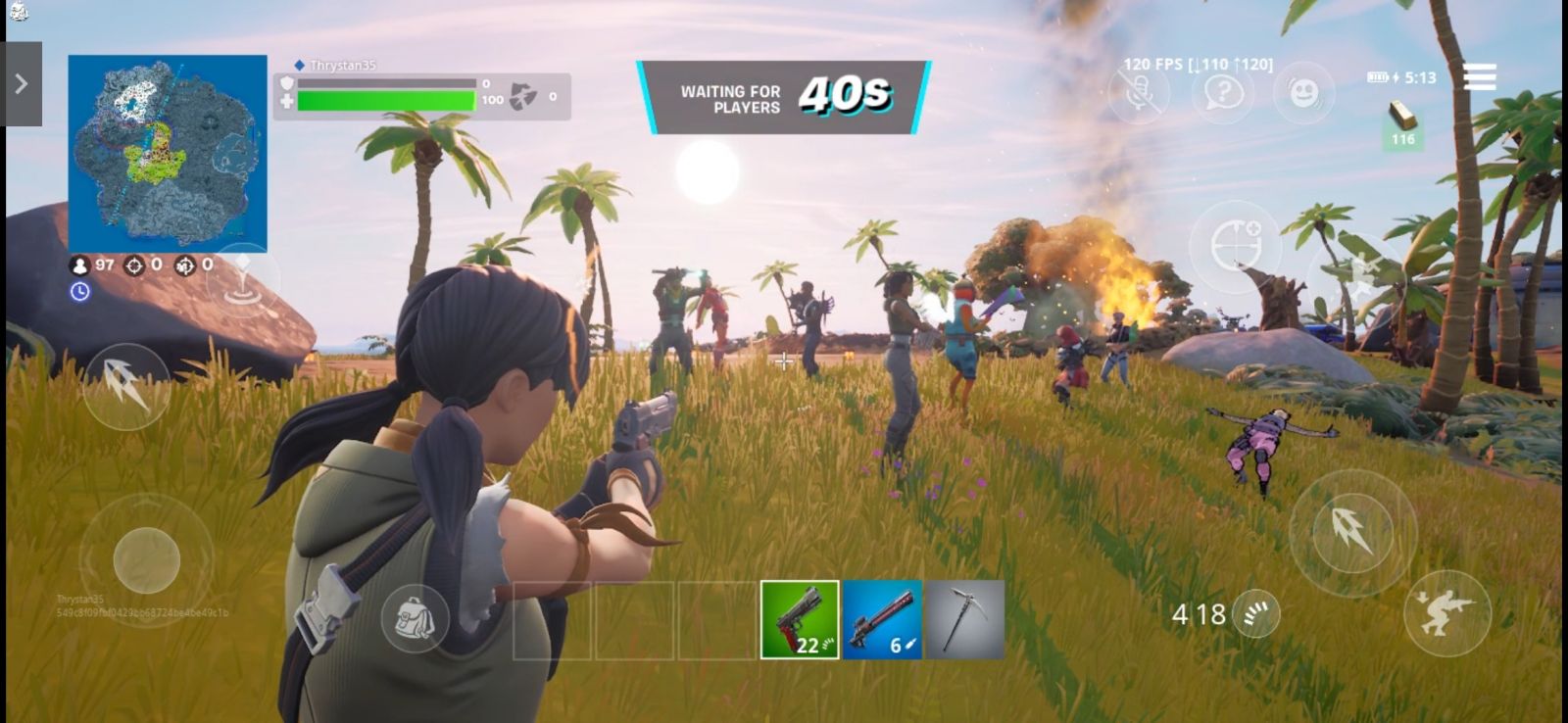Screen dimensions: 1568x723
Task: Select the blue shotgun hotbar slot
Action: [882, 619]
